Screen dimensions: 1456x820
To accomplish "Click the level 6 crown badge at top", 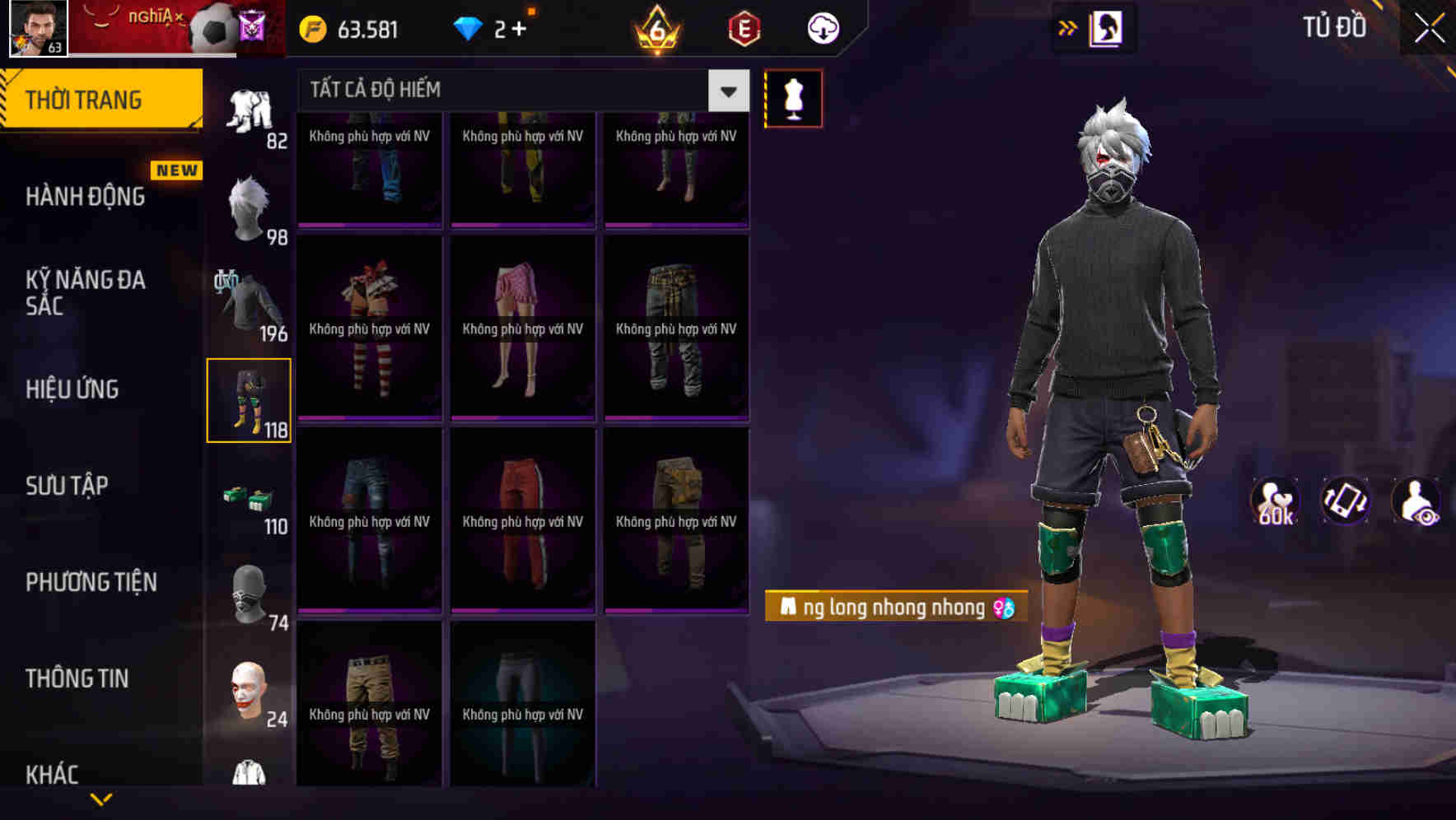I will tap(655, 27).
